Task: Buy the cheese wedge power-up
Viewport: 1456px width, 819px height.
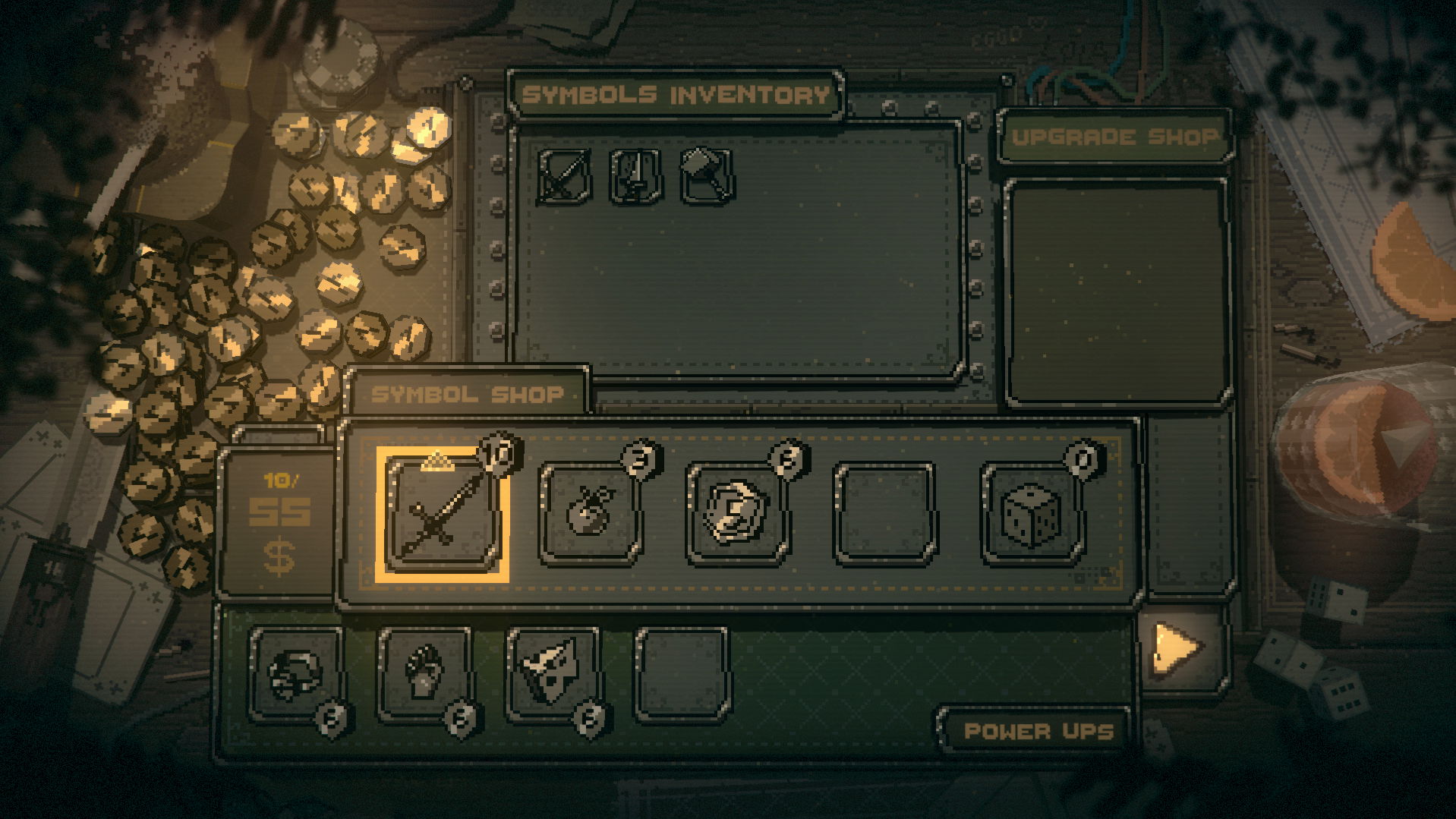Action: tap(552, 673)
